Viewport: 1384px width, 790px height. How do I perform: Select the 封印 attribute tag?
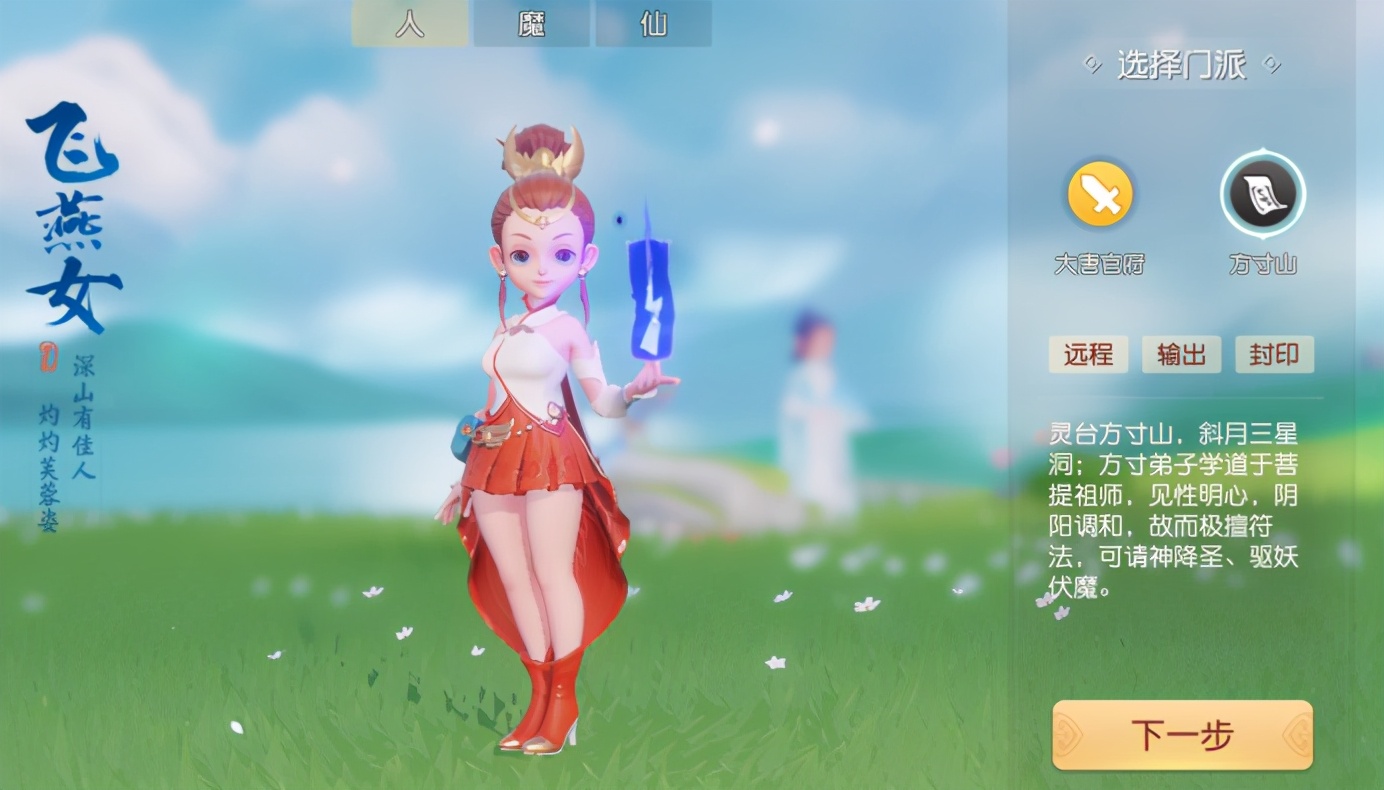click(x=1274, y=355)
